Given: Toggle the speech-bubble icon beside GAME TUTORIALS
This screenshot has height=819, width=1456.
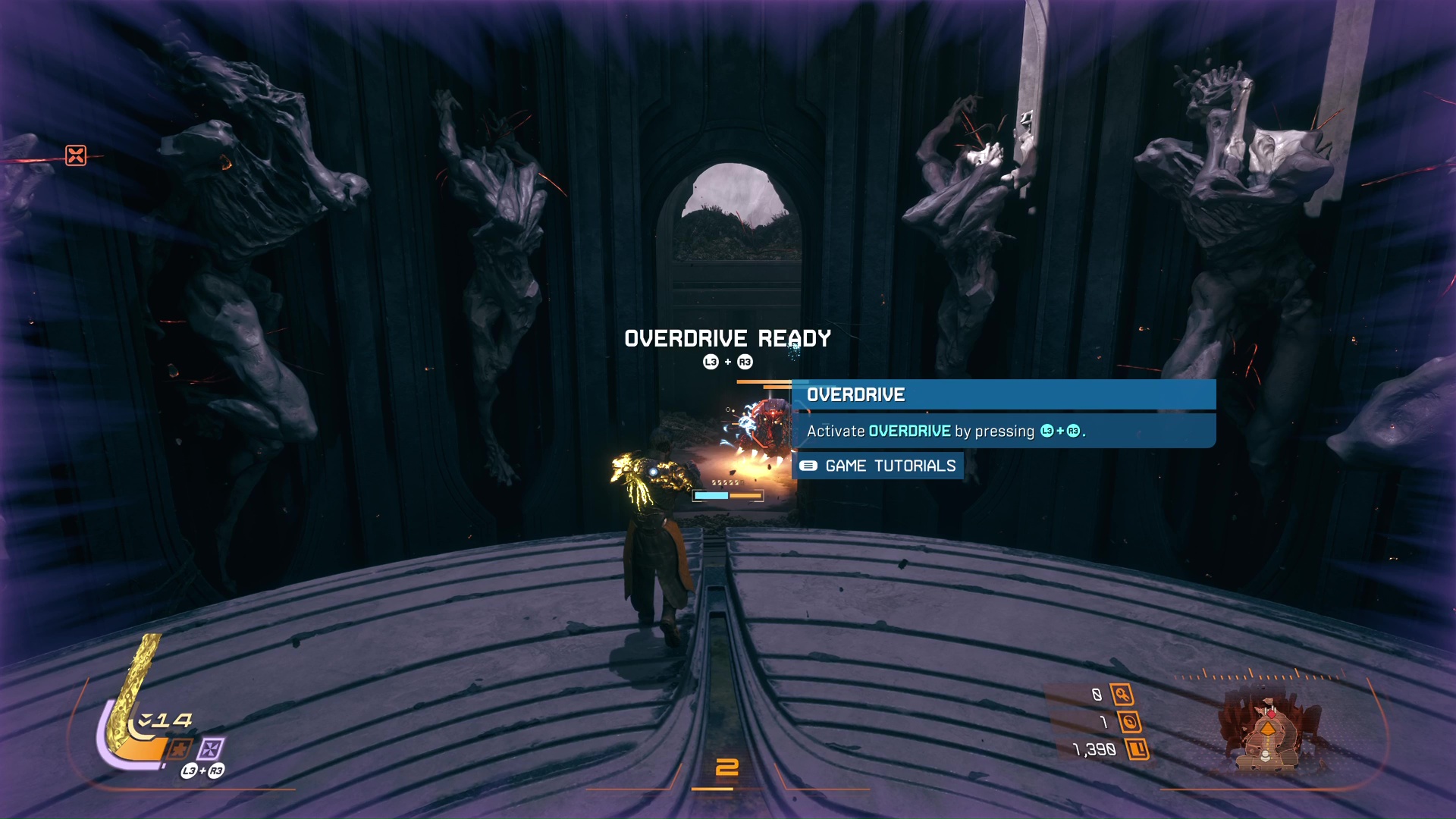Looking at the screenshot, I should click(x=810, y=466).
